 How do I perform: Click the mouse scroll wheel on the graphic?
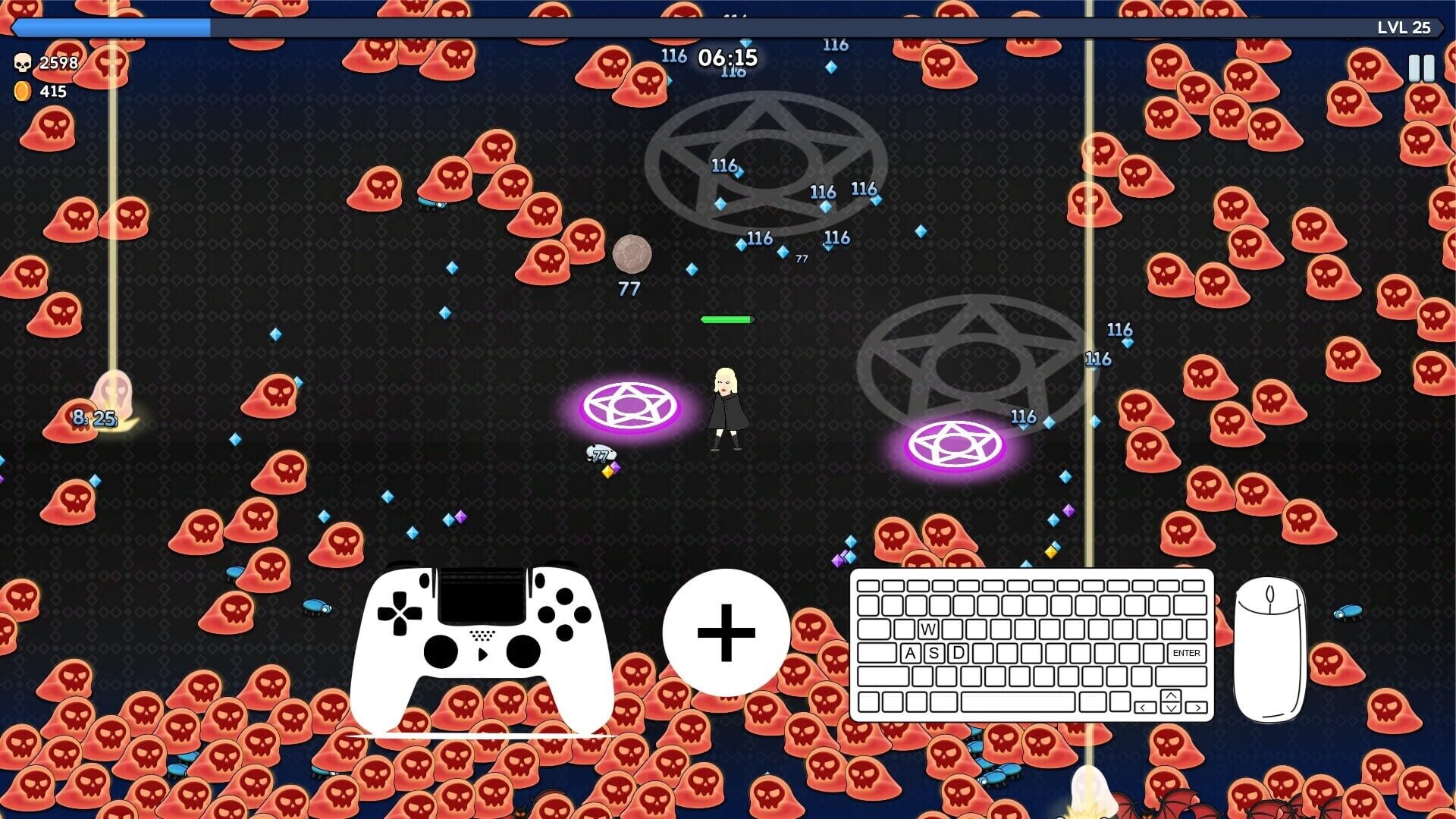click(1269, 594)
